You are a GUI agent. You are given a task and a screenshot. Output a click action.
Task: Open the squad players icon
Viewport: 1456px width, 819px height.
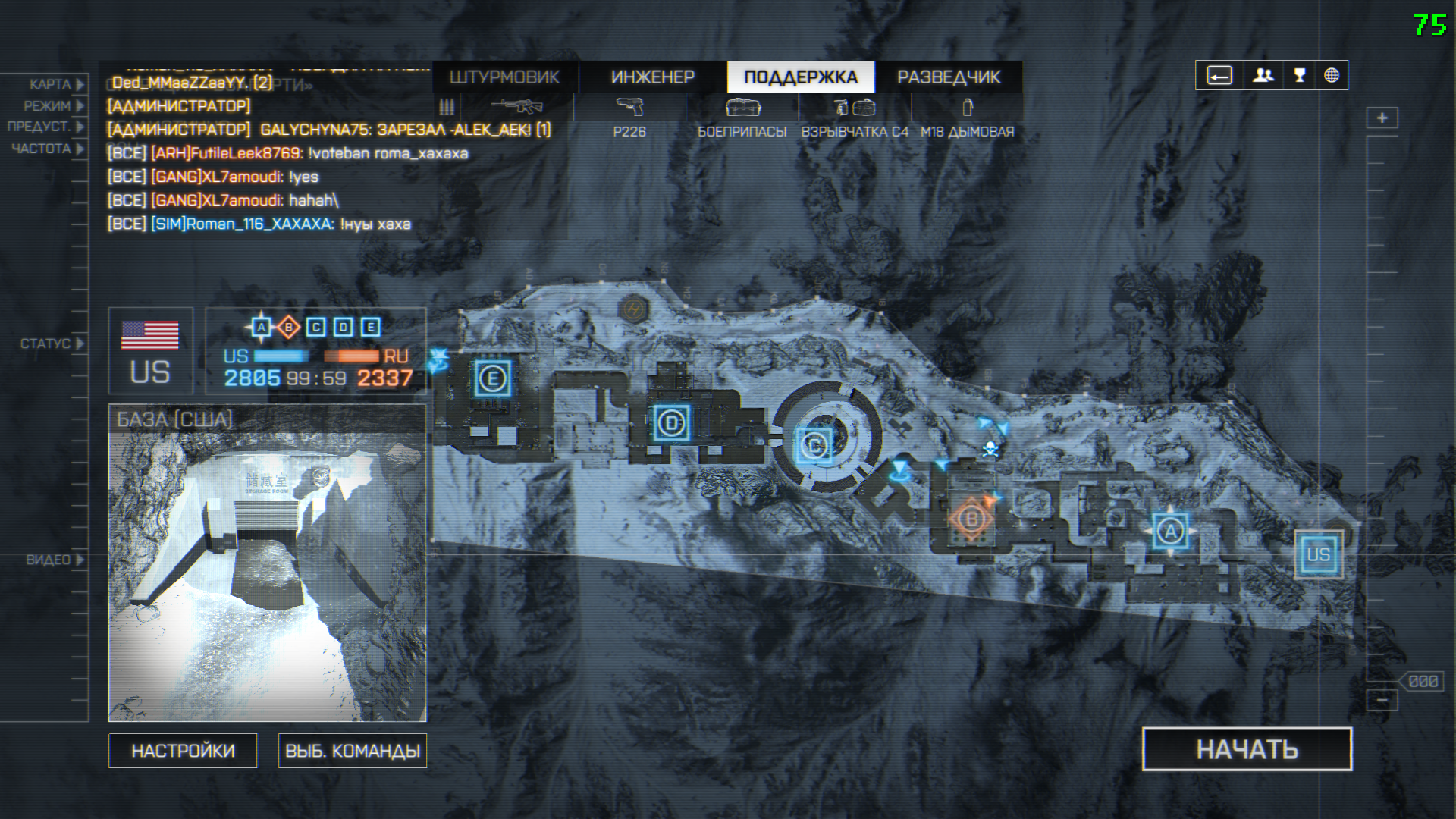tap(1263, 76)
